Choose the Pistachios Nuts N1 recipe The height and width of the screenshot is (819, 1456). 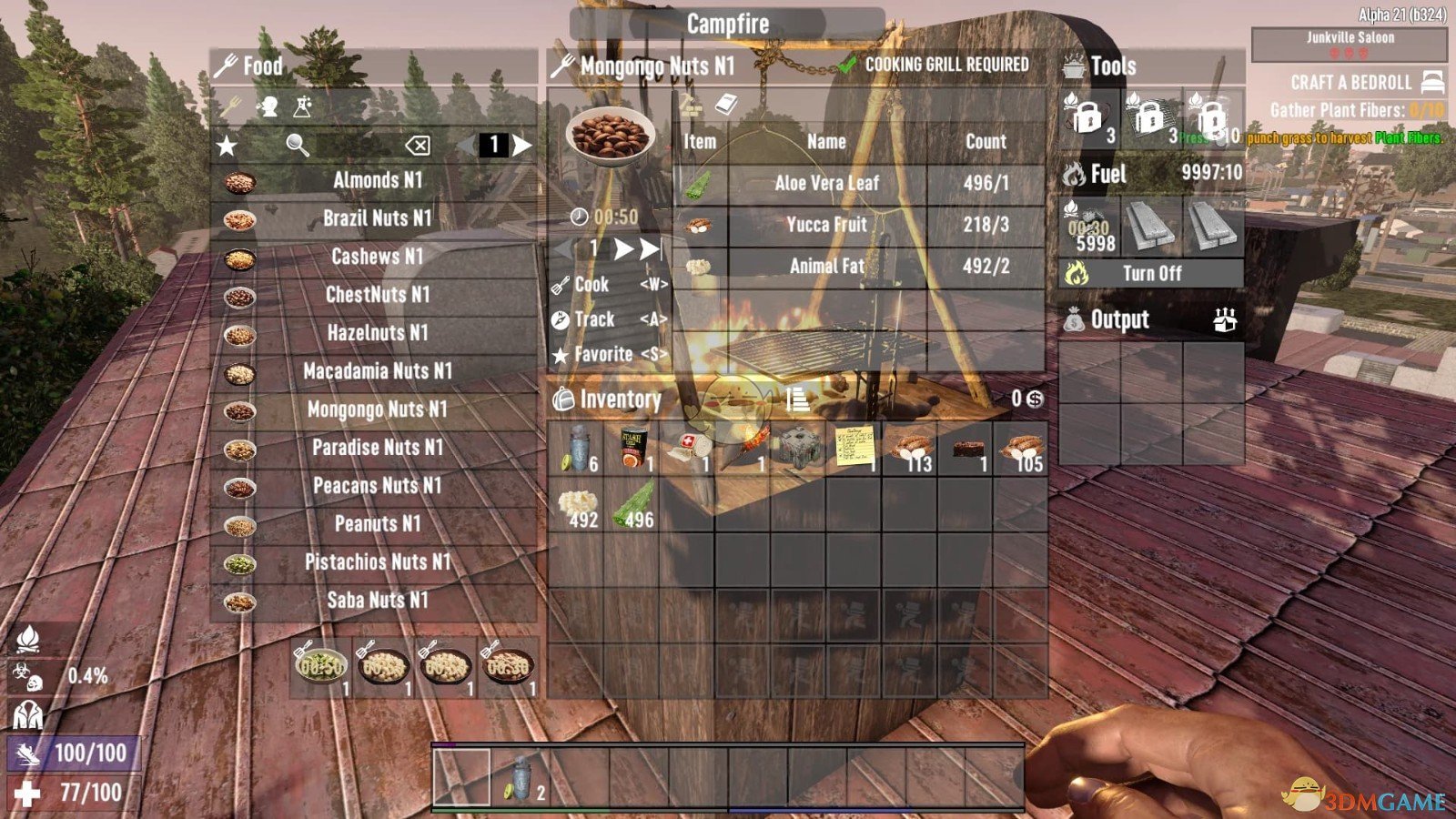pyautogui.click(x=377, y=562)
